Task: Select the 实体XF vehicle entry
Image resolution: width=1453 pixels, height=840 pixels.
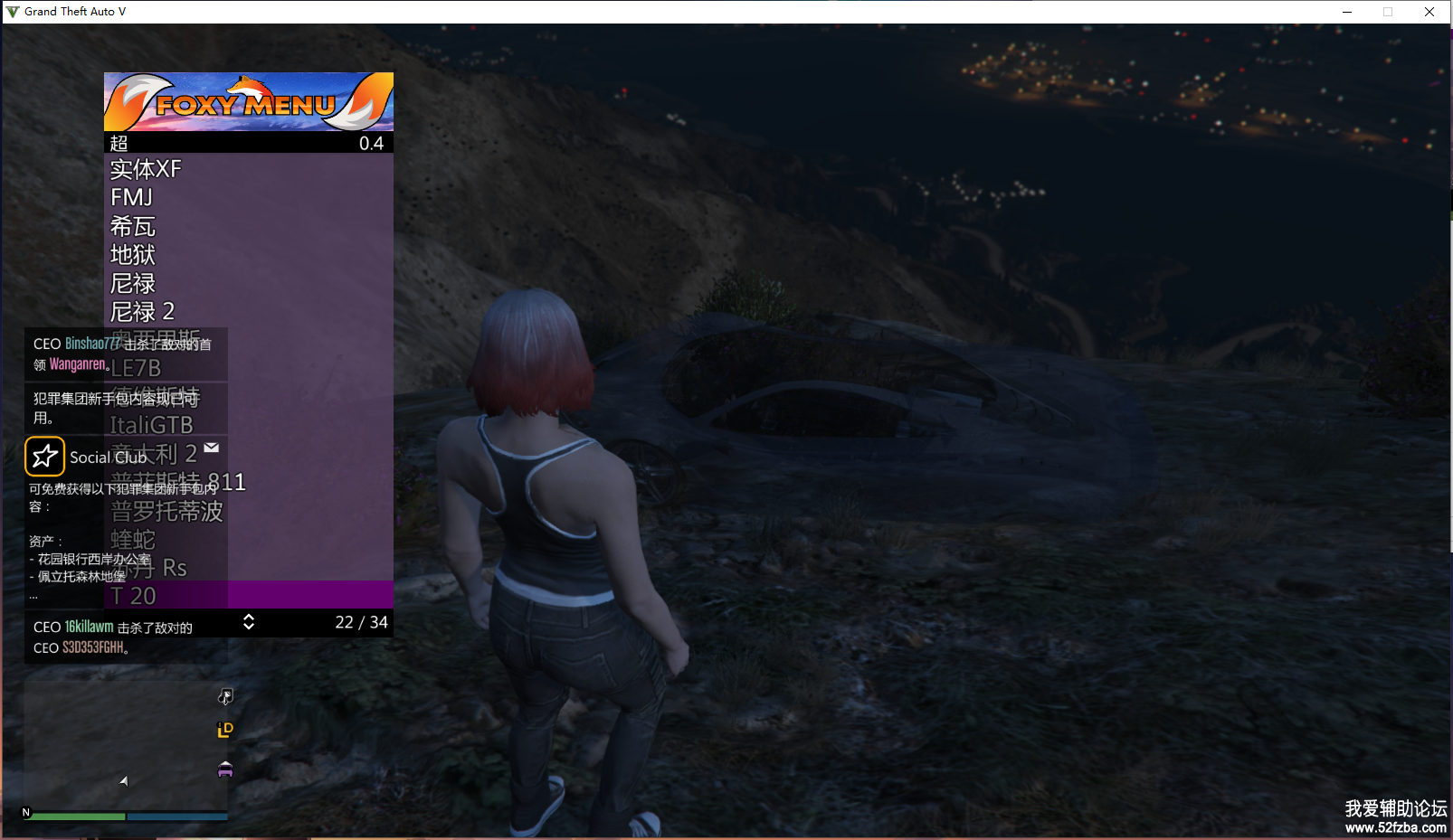Action: (147, 169)
